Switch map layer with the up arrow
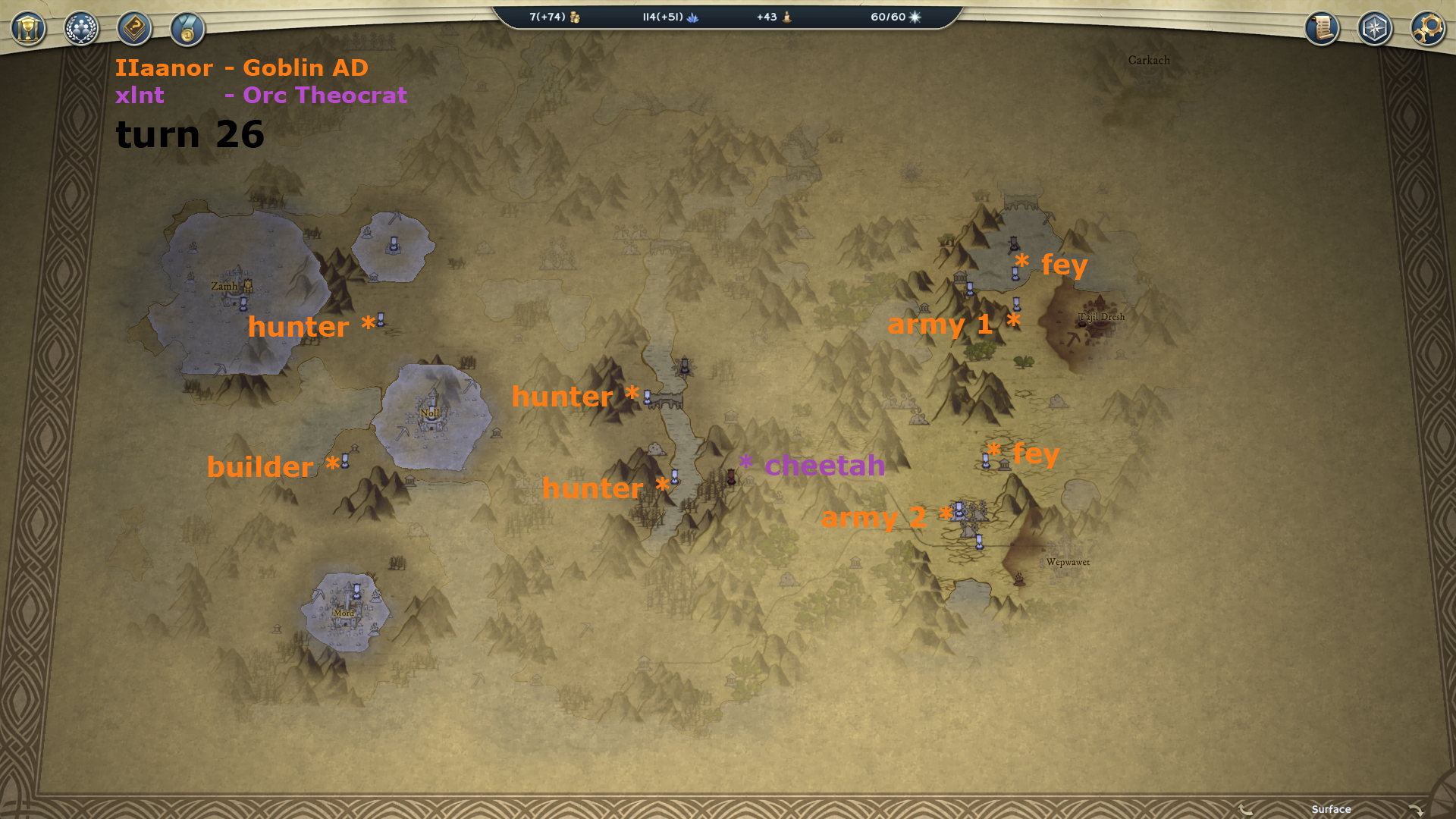Viewport: 1456px width, 819px height. coord(1246,810)
